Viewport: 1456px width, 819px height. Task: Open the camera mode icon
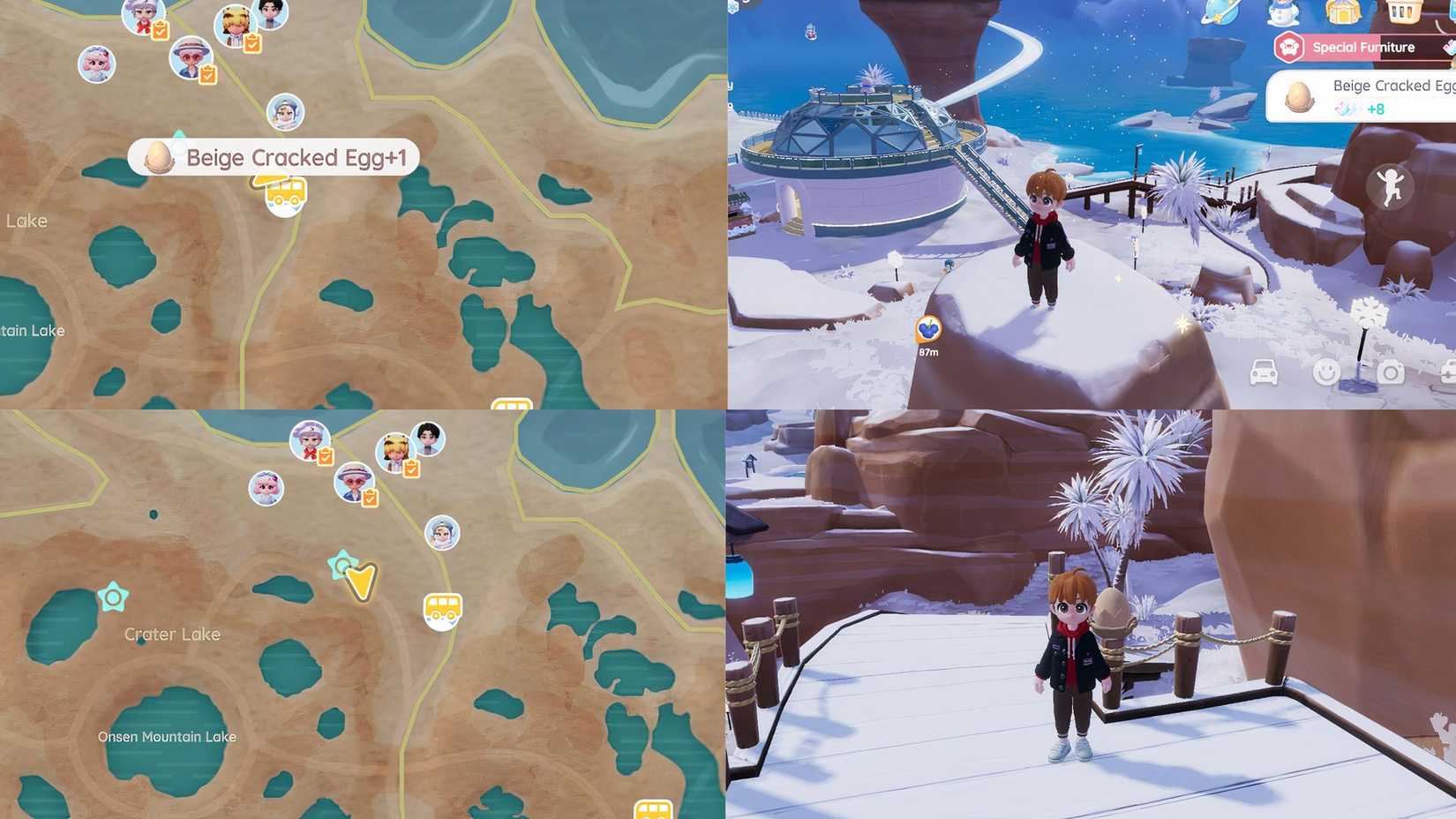(1392, 373)
